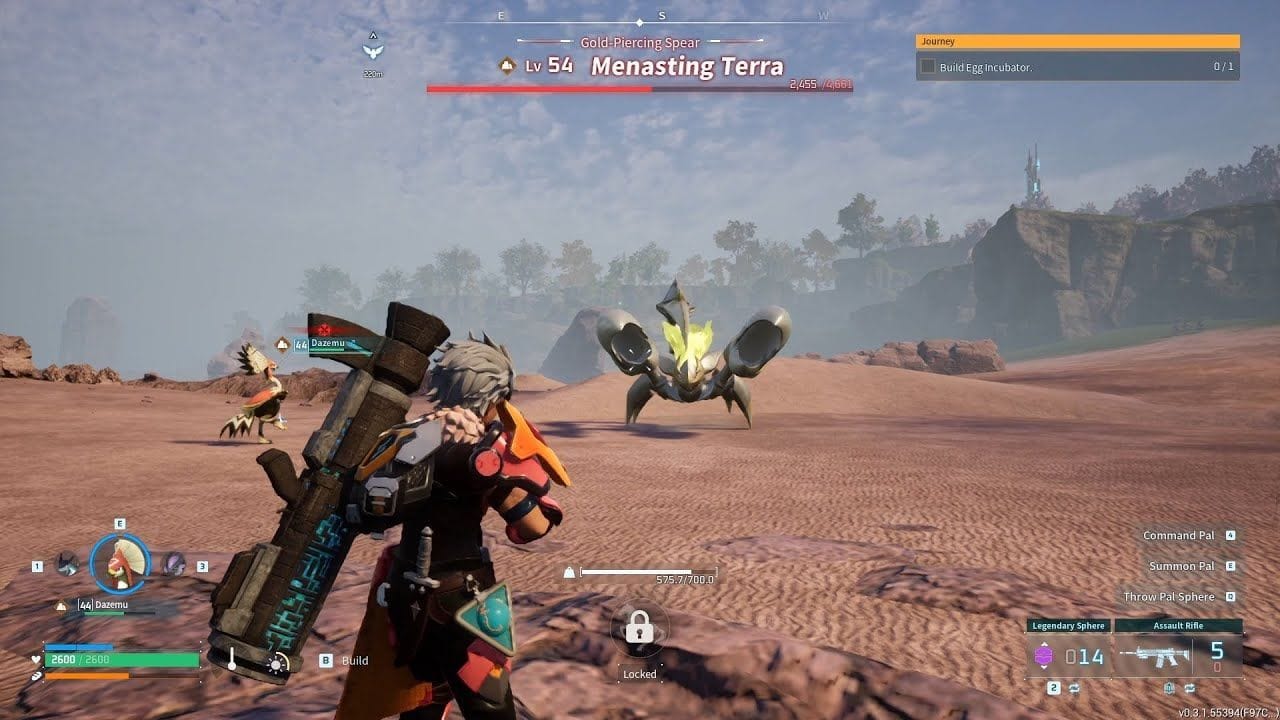The image size is (1280, 720).
Task: Click the swap icon below the Legendary Sphere
Action: 1073,688
